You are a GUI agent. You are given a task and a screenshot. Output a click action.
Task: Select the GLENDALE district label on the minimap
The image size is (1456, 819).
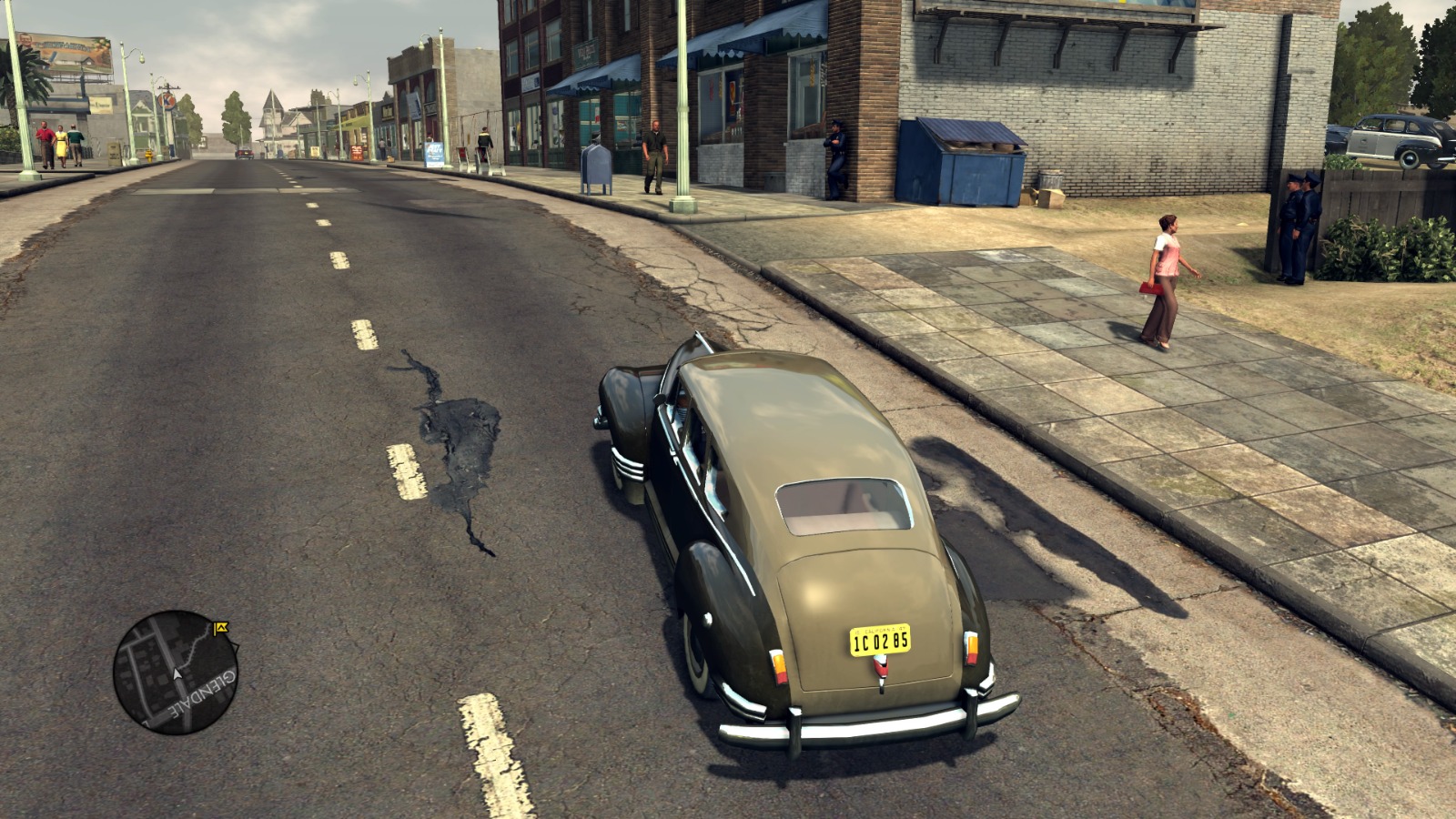[x=202, y=695]
